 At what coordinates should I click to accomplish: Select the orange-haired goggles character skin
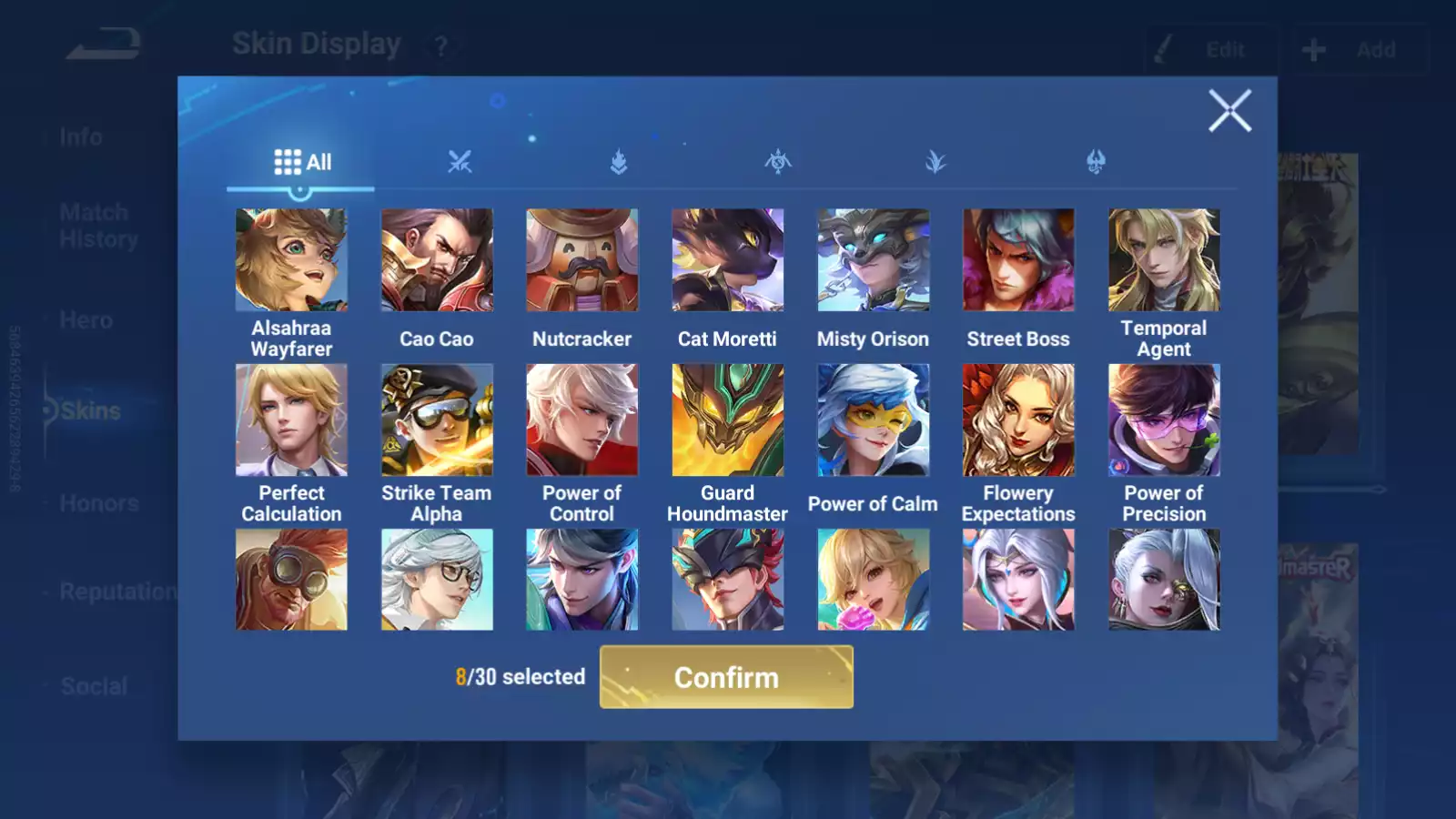pos(291,580)
